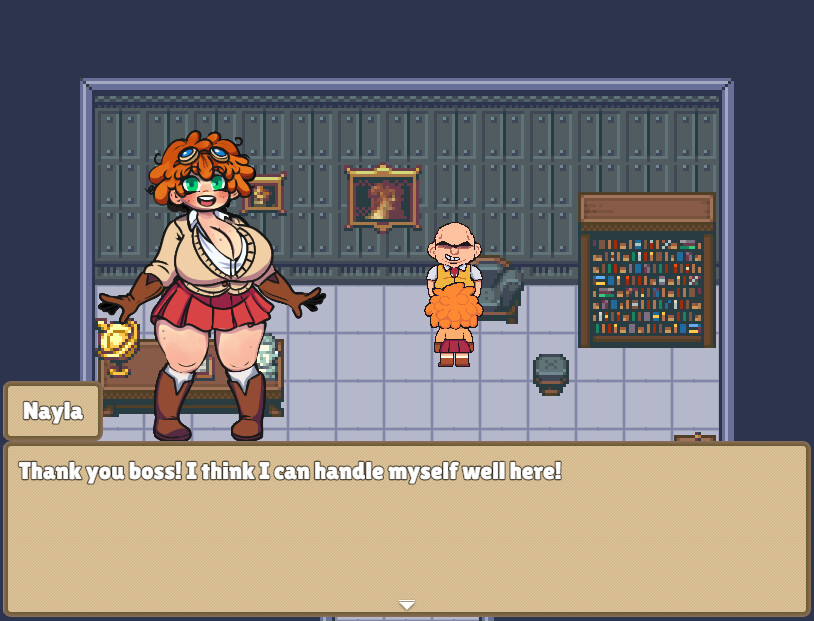
Task: Click the dialogue text box to continue
Action: (406, 528)
